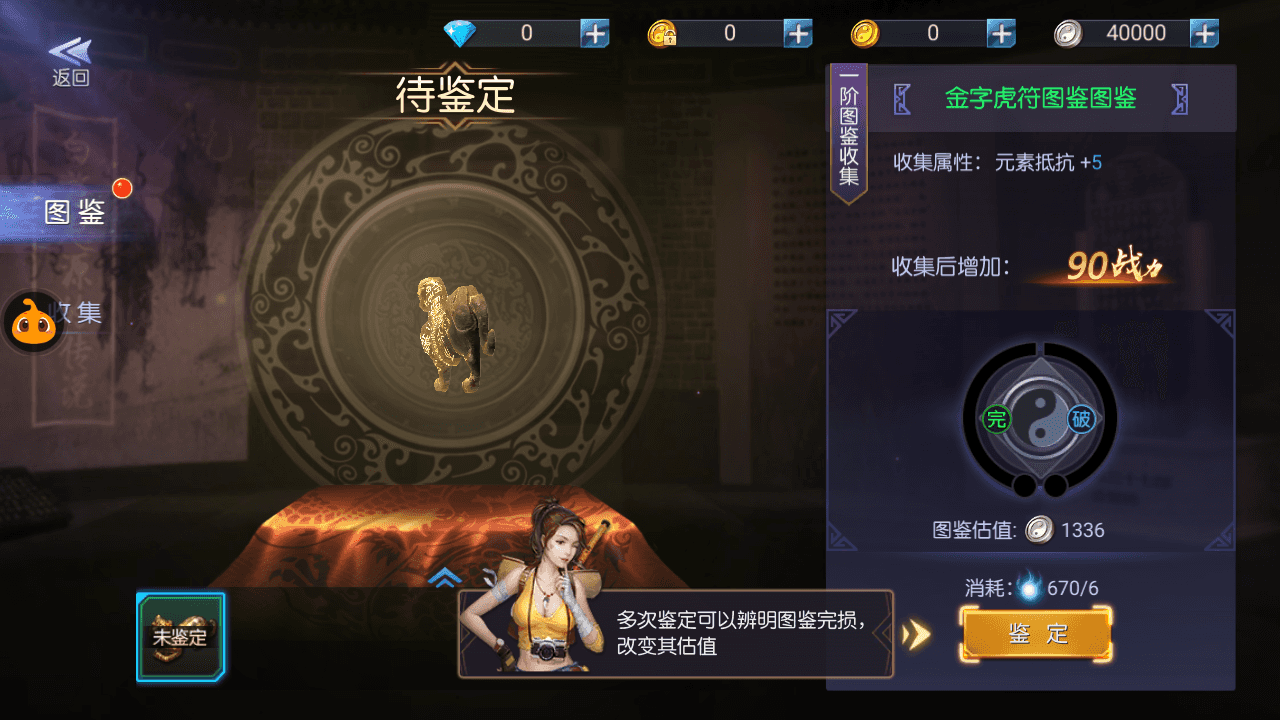Show the previous codex with left bracket arrow
This screenshot has height=720, width=1280.
point(903,99)
